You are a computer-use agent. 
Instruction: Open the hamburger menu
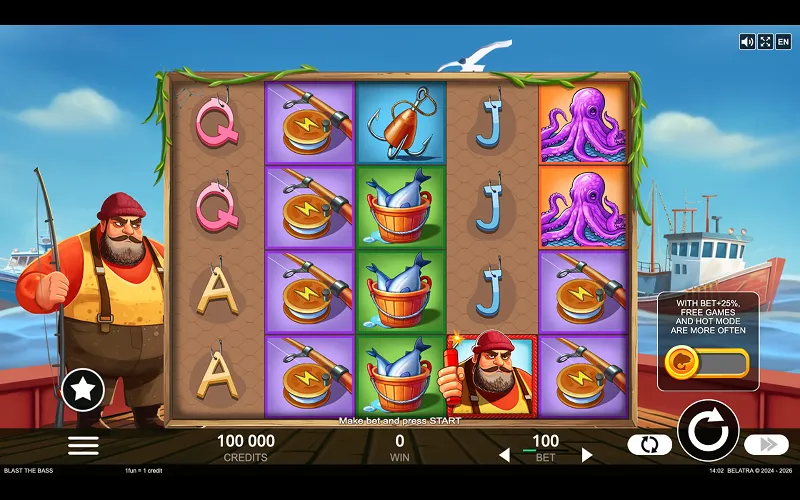pos(83,446)
